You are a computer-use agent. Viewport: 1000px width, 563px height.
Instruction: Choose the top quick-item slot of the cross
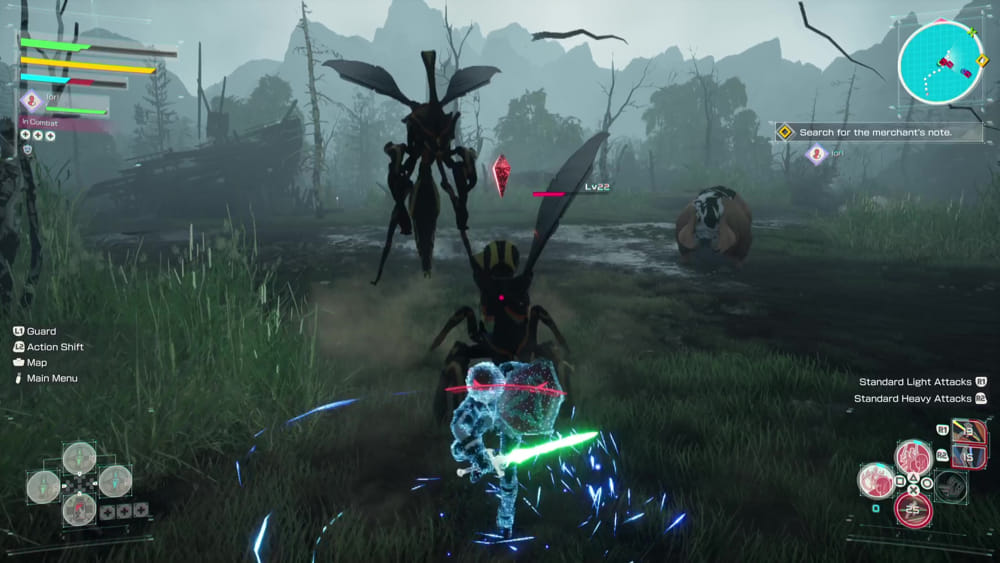coord(79,458)
